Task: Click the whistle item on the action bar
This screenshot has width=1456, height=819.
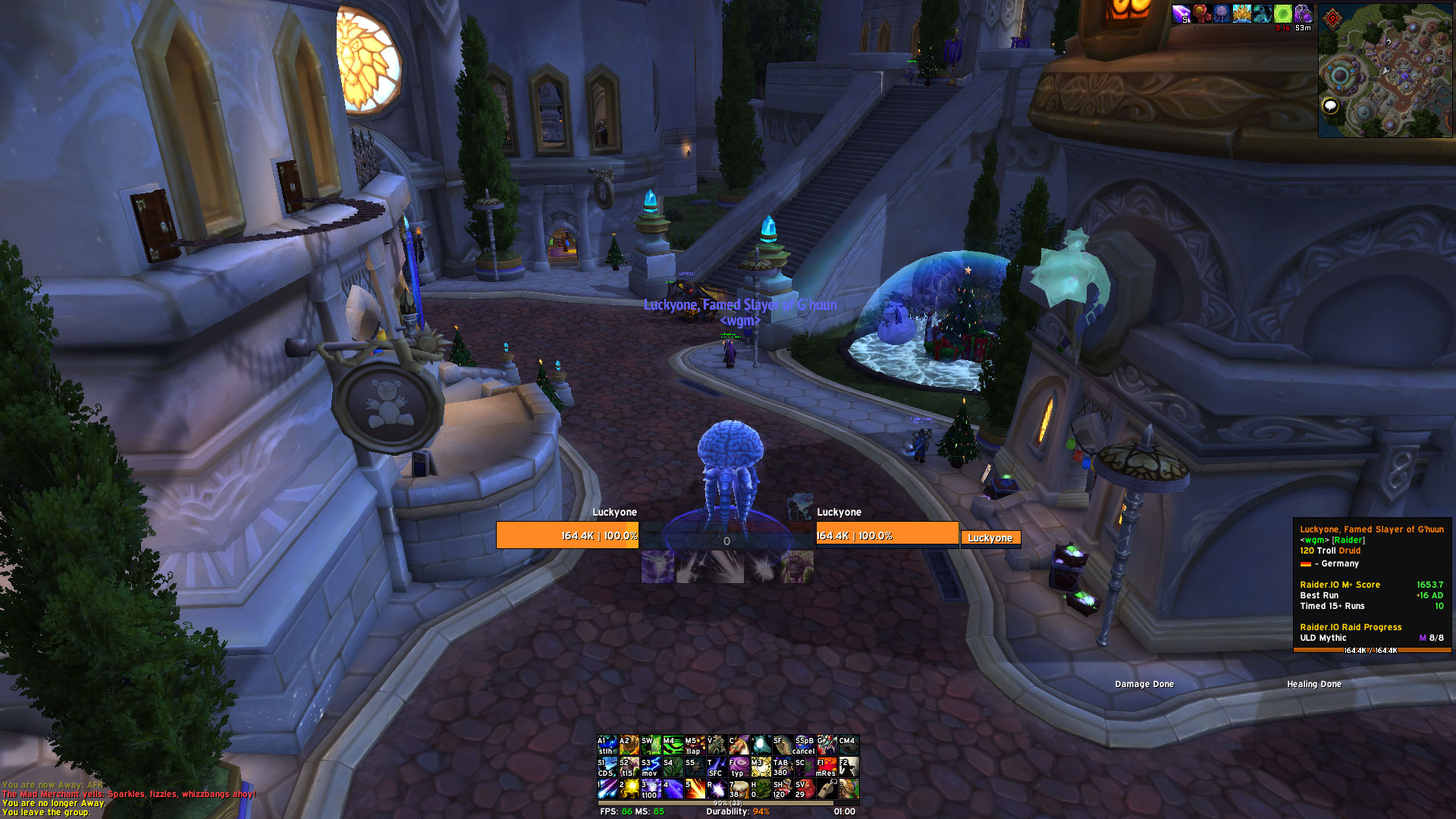Action: point(827,789)
